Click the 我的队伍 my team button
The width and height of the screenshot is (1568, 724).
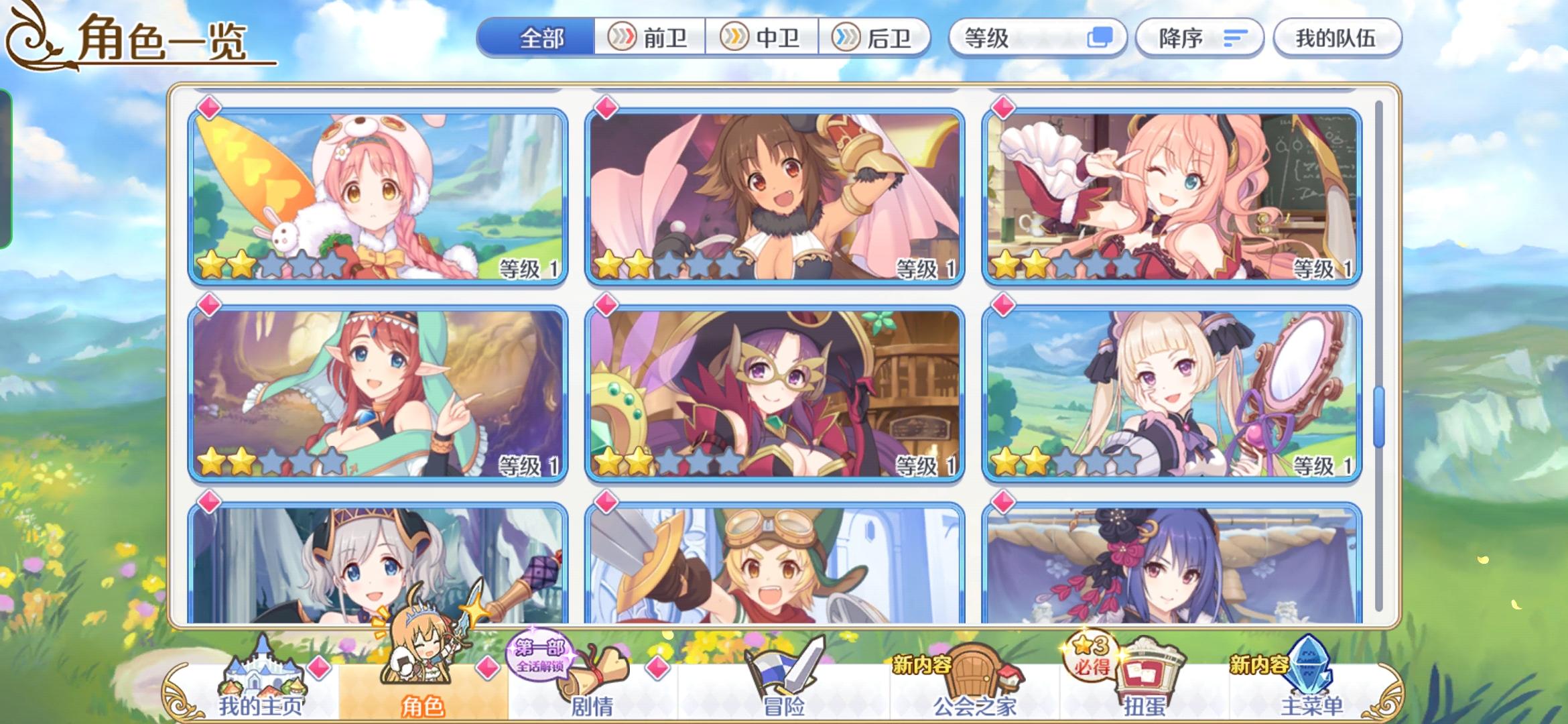pos(1337,38)
